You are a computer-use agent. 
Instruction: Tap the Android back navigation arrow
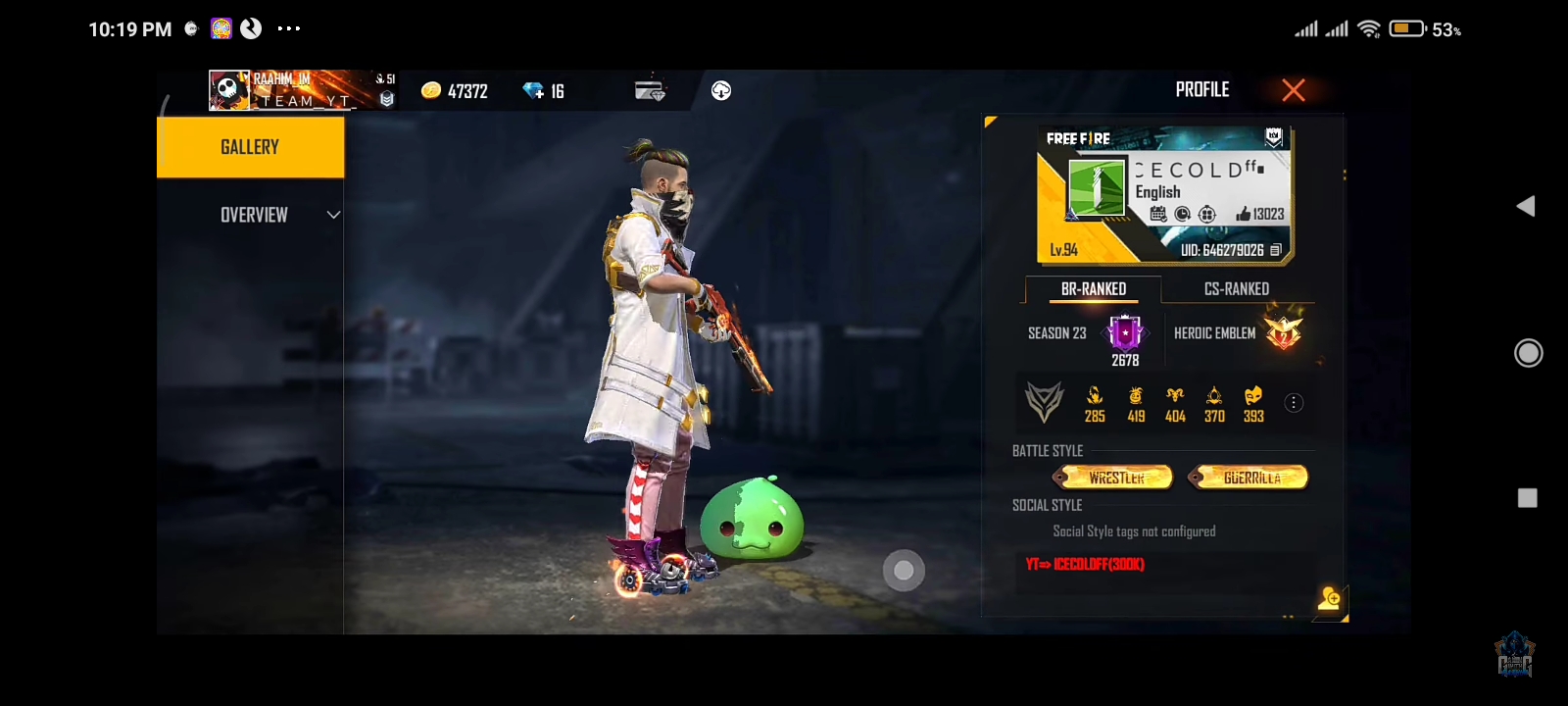[1526, 206]
